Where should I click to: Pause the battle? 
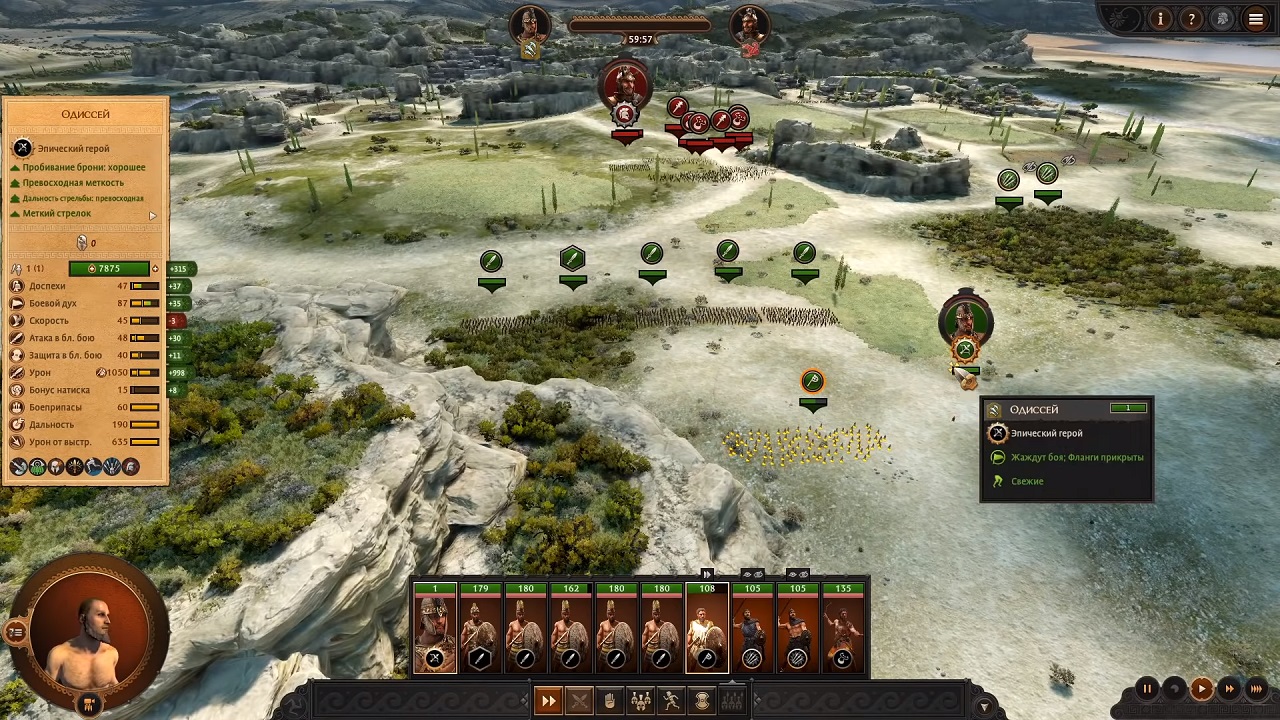pyautogui.click(x=1147, y=688)
